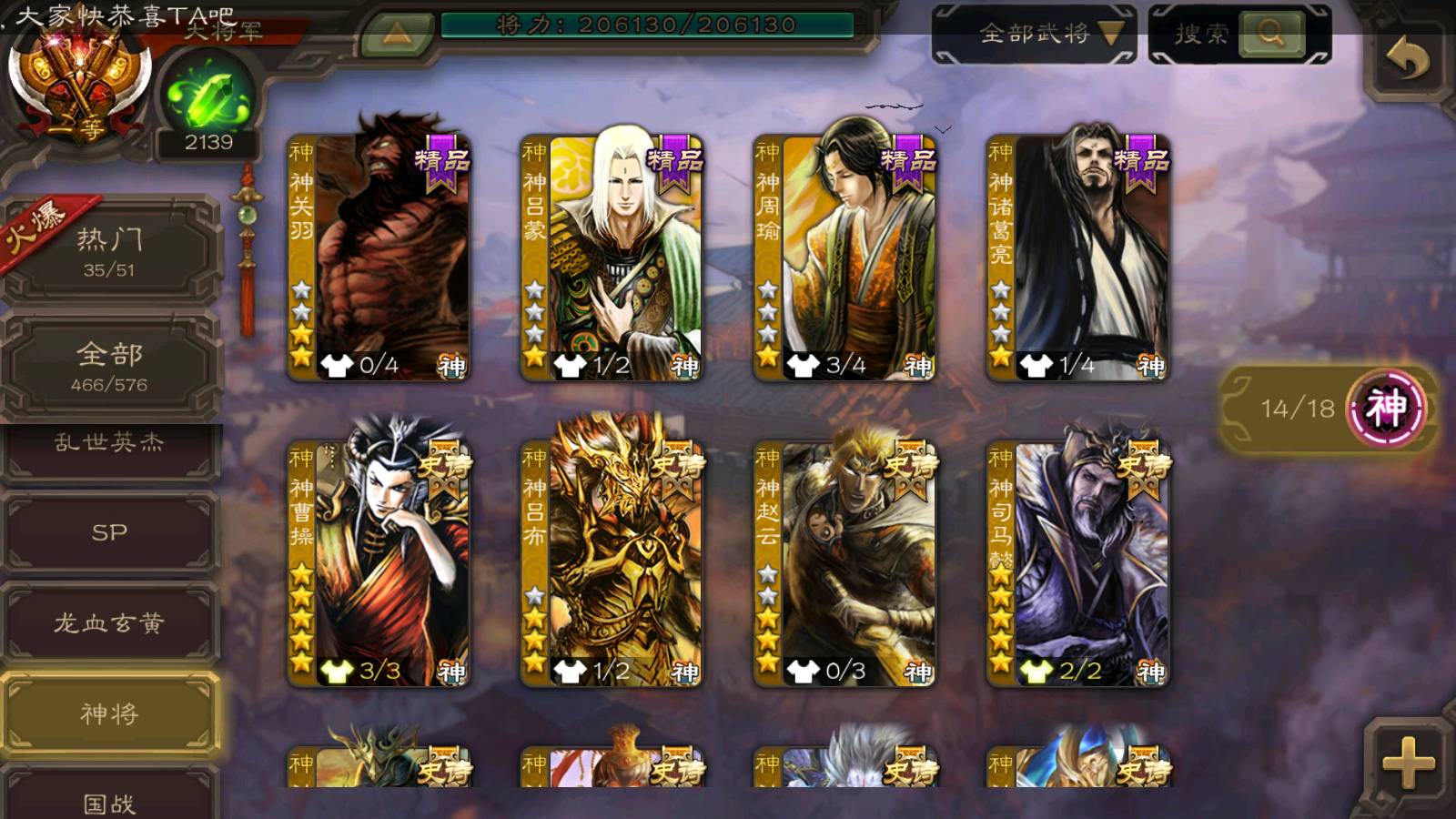
Task: Open the 神周瑜 hero card
Action: [x=845, y=258]
